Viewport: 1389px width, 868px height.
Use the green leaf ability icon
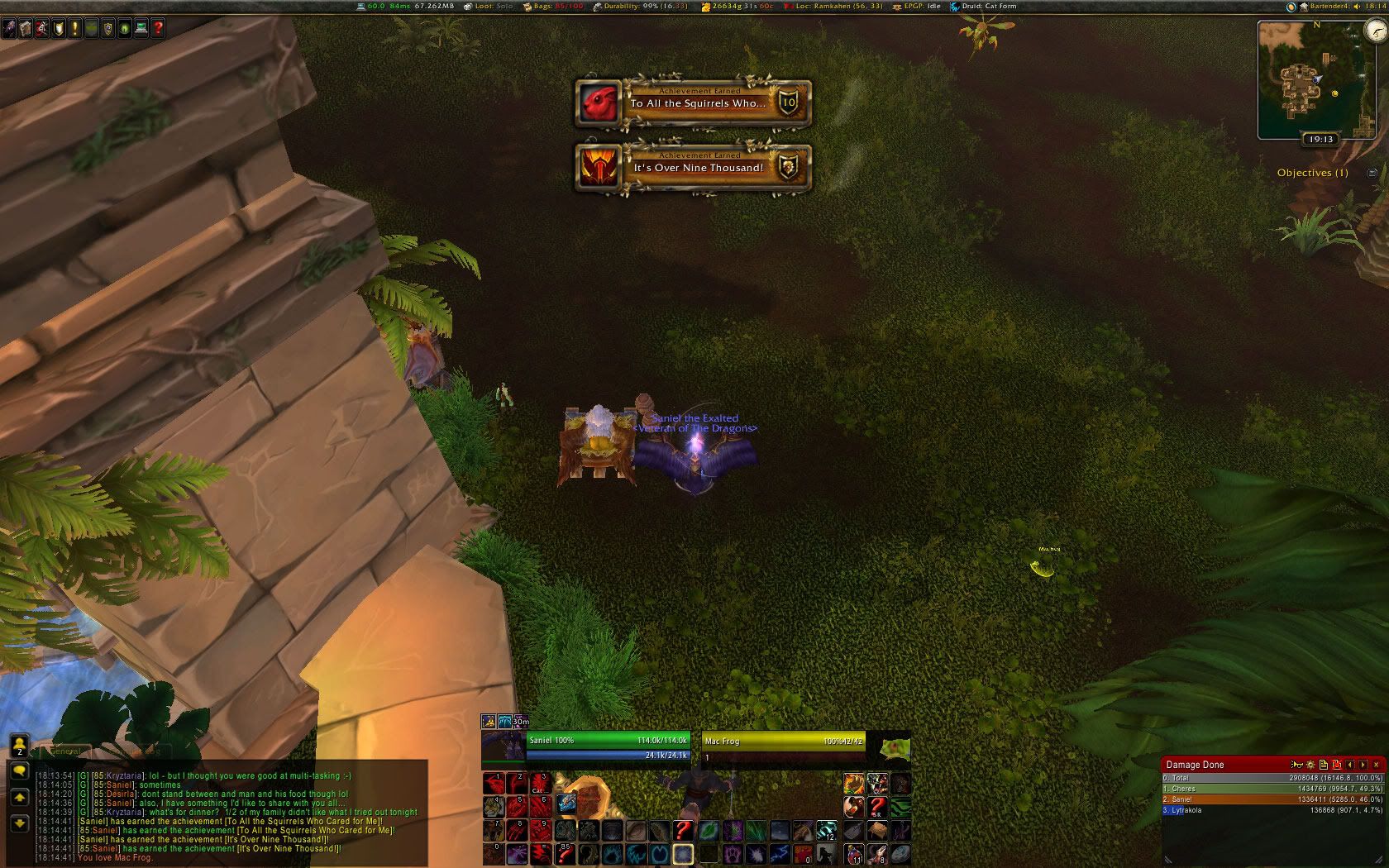tap(709, 830)
